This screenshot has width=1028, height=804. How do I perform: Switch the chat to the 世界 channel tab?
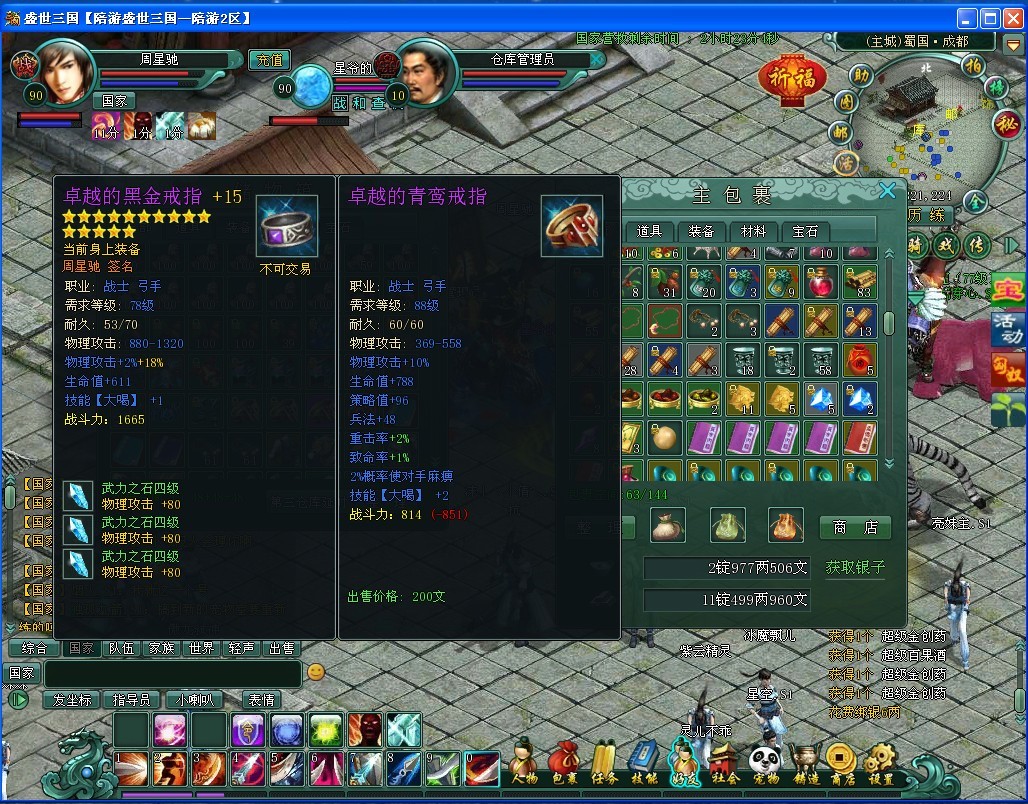click(201, 648)
